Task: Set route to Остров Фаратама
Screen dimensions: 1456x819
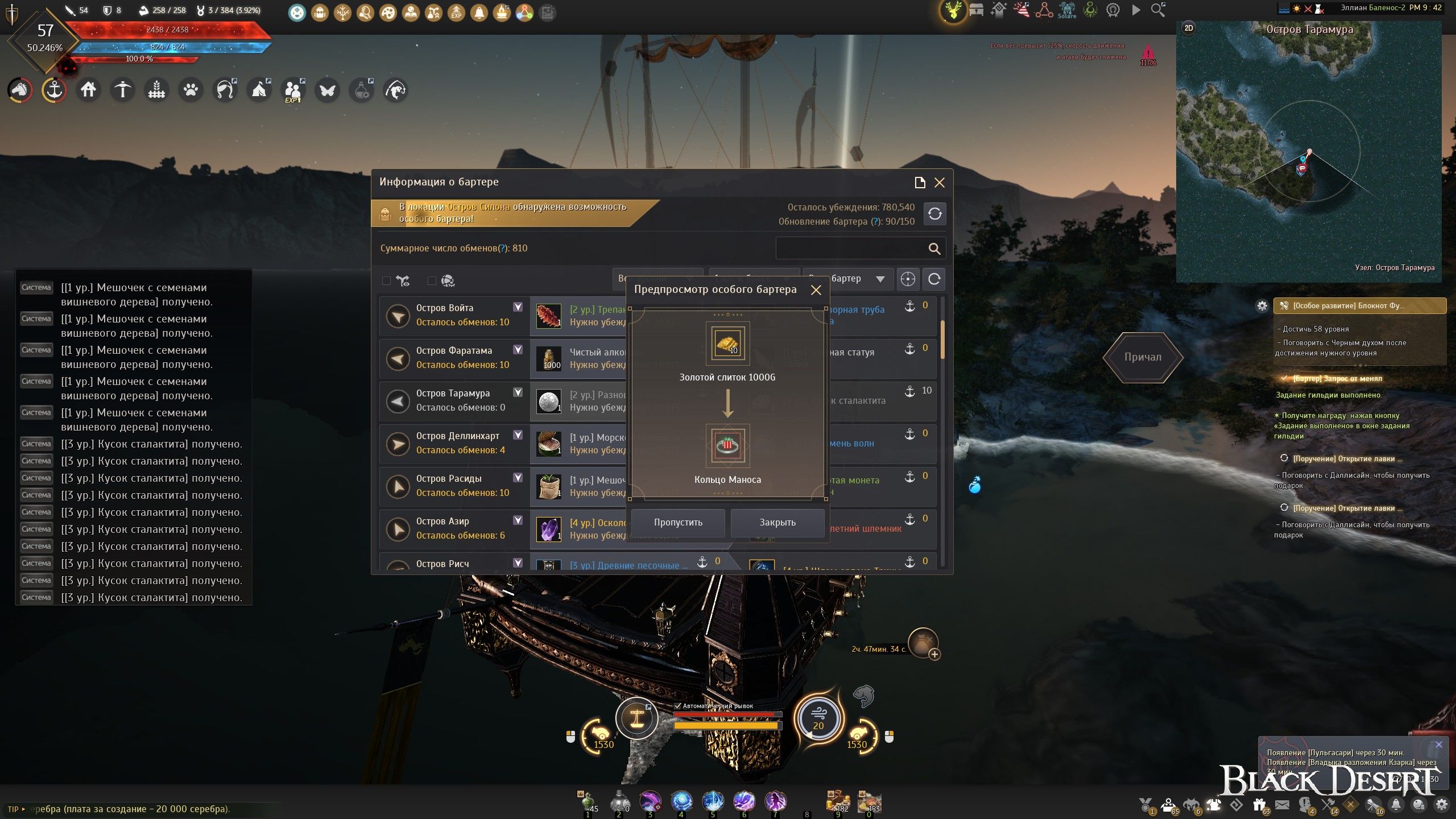Action: pyautogui.click(x=398, y=358)
